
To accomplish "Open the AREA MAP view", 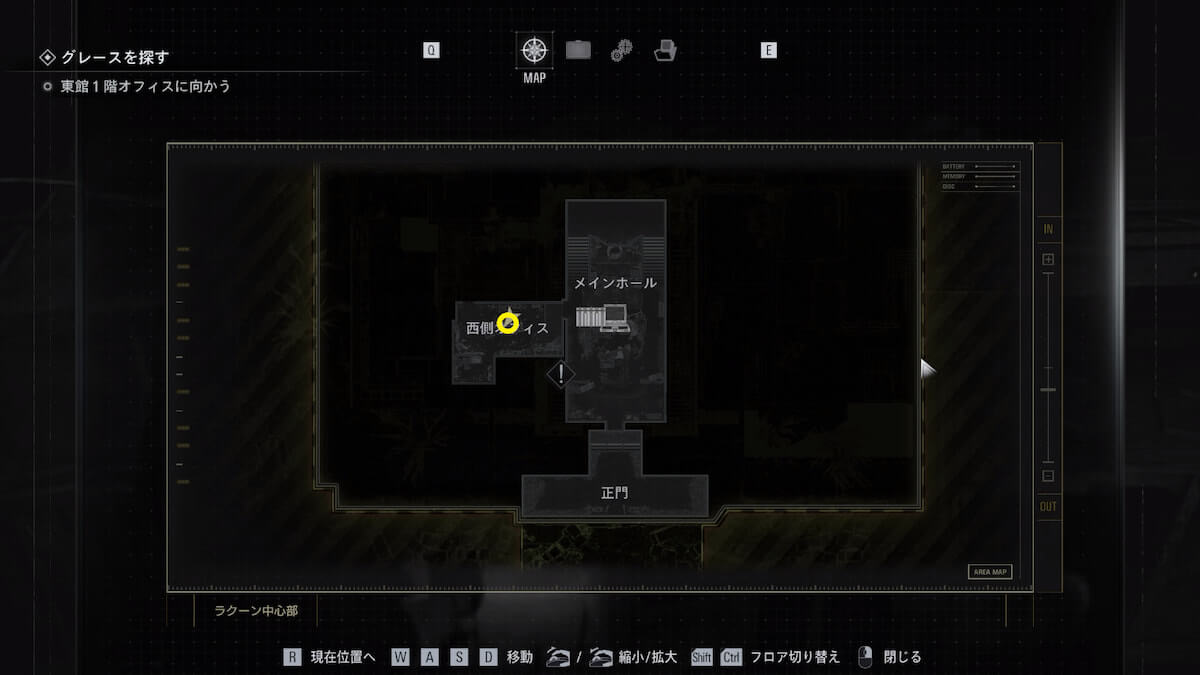I will click(989, 572).
